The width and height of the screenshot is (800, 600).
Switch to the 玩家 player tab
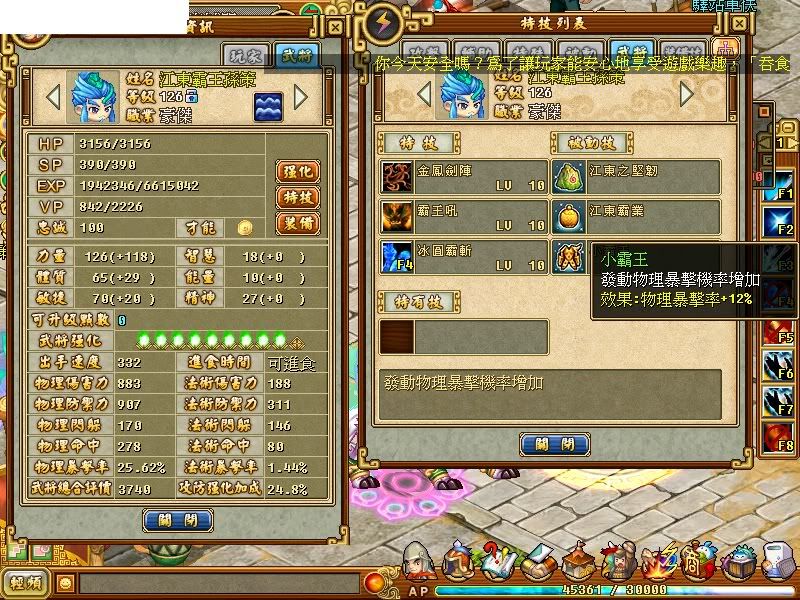[244, 55]
